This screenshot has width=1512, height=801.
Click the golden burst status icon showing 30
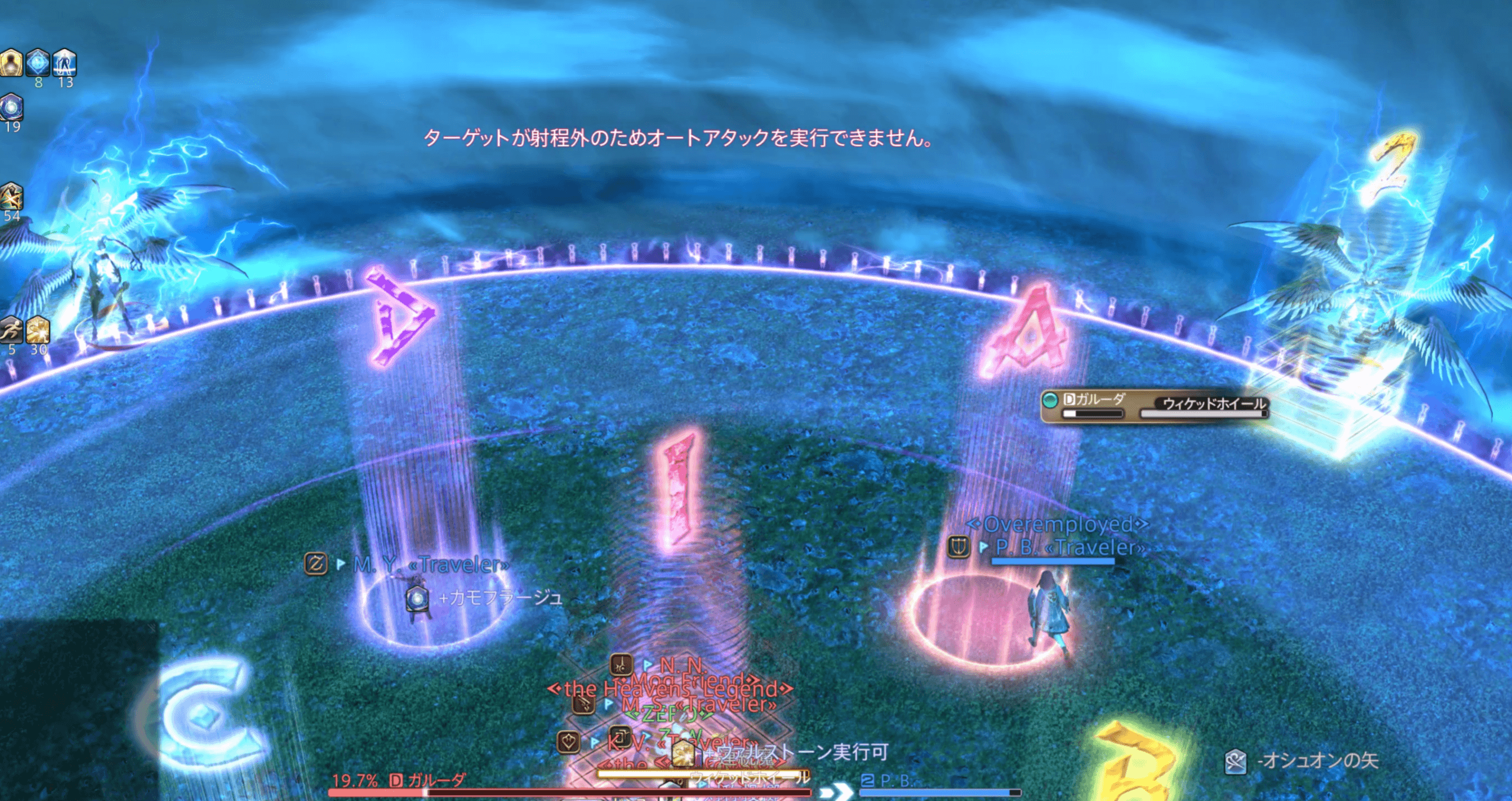pyautogui.click(x=38, y=330)
